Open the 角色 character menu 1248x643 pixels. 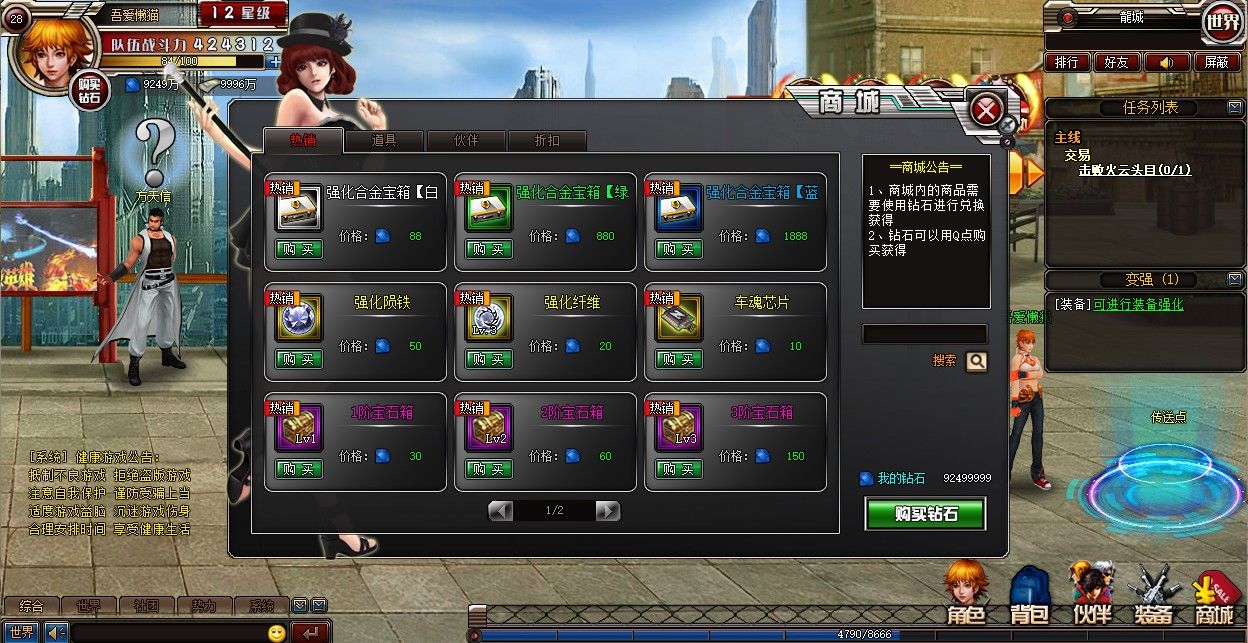click(x=967, y=595)
